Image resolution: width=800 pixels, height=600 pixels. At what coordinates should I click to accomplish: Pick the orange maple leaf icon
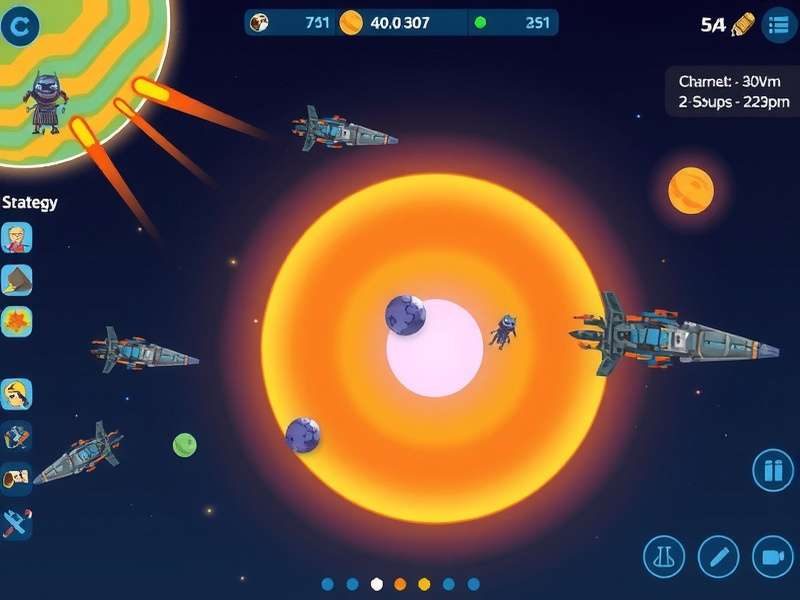(17, 321)
